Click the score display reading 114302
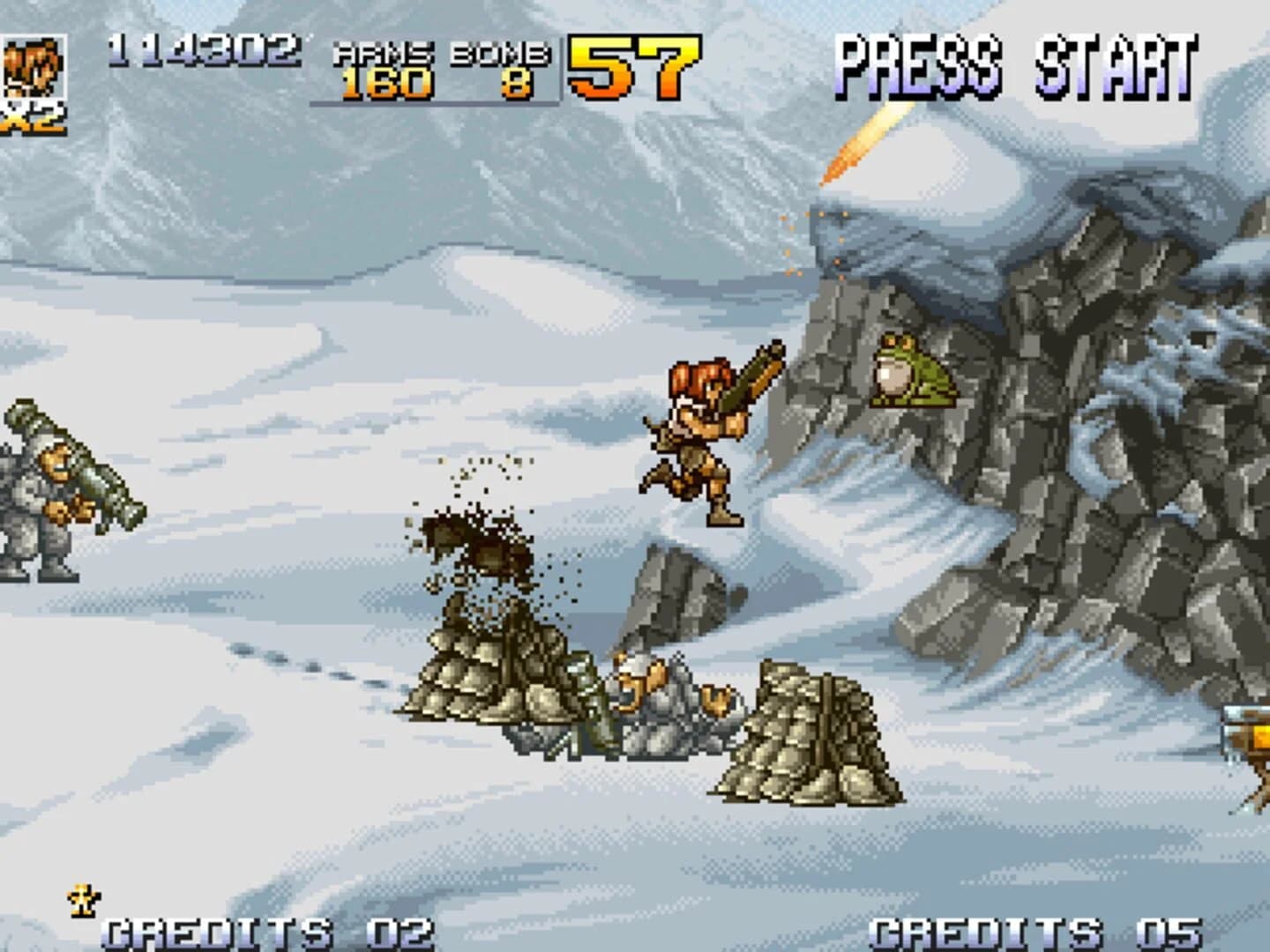This screenshot has width=1270, height=952. tap(203, 48)
